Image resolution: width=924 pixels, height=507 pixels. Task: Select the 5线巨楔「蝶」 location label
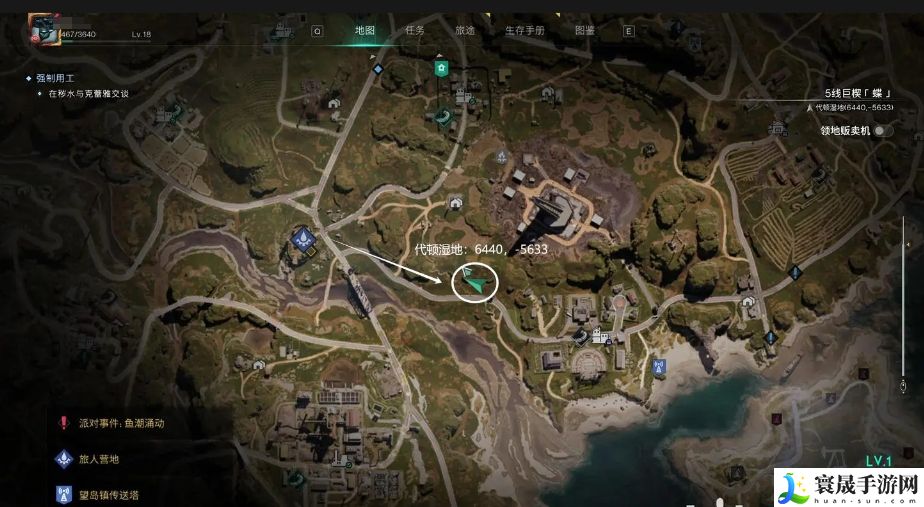click(851, 92)
